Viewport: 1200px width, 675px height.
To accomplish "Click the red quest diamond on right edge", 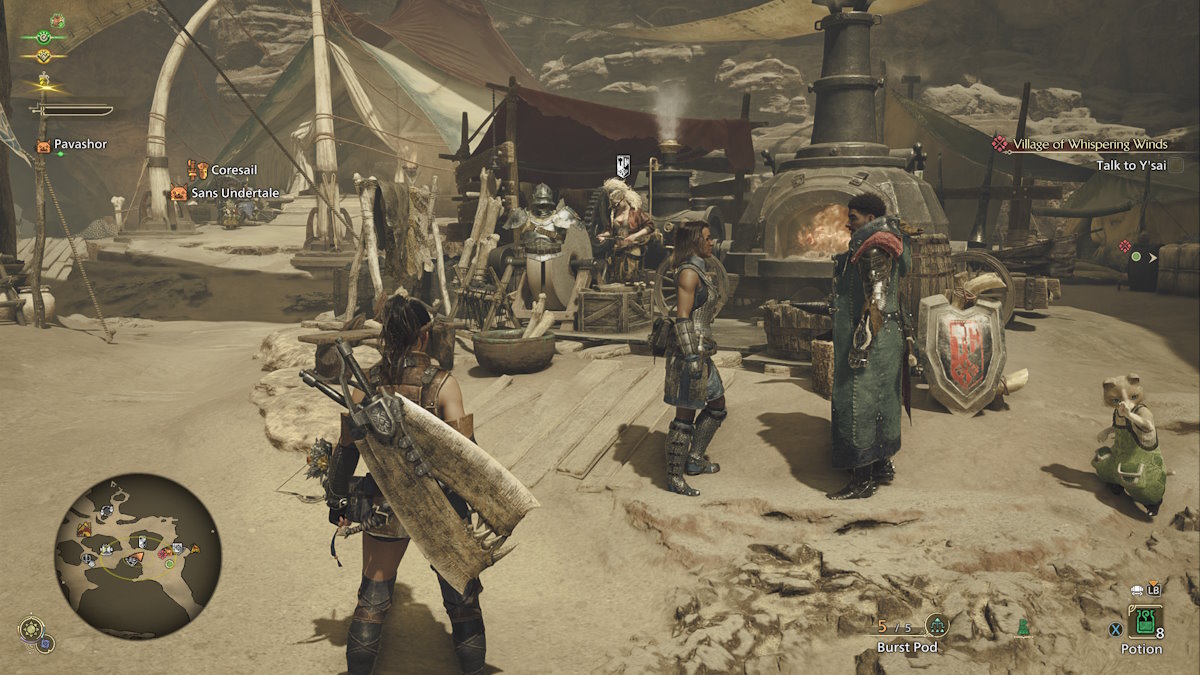I will (1125, 245).
